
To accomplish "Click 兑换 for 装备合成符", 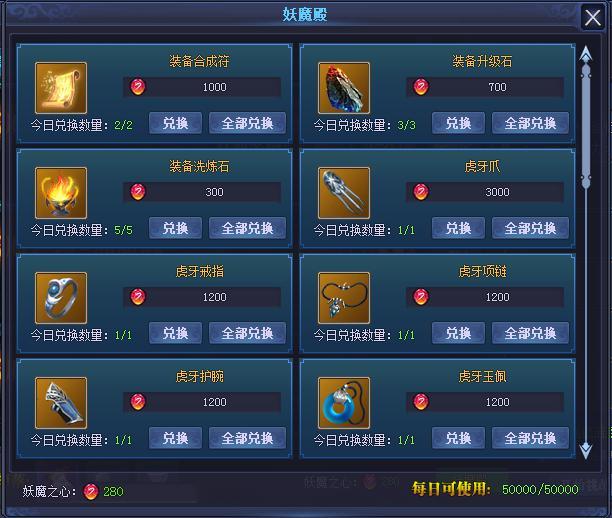I will click(175, 123).
